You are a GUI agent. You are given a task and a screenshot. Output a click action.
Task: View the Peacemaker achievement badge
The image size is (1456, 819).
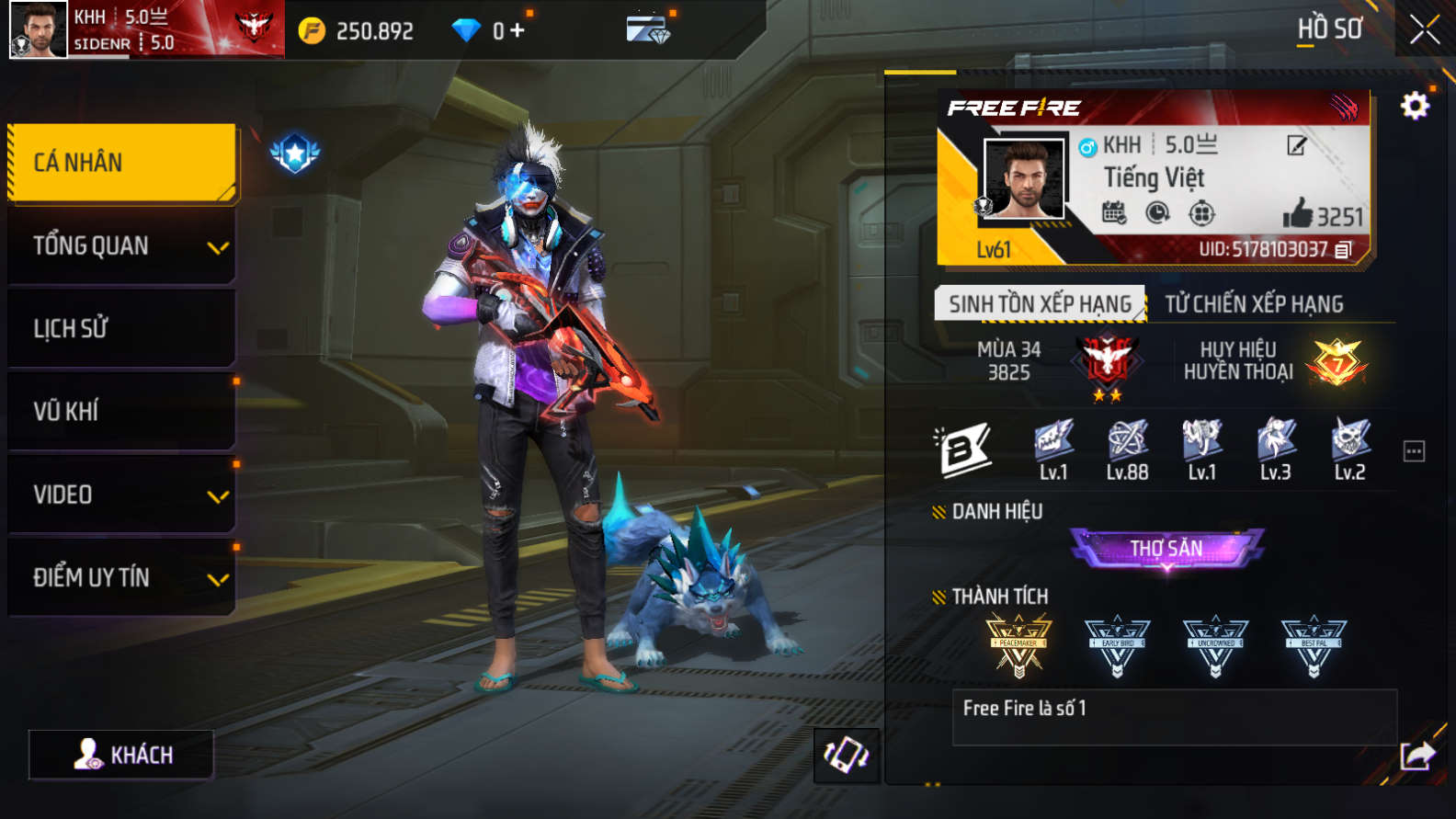[x=1018, y=645]
